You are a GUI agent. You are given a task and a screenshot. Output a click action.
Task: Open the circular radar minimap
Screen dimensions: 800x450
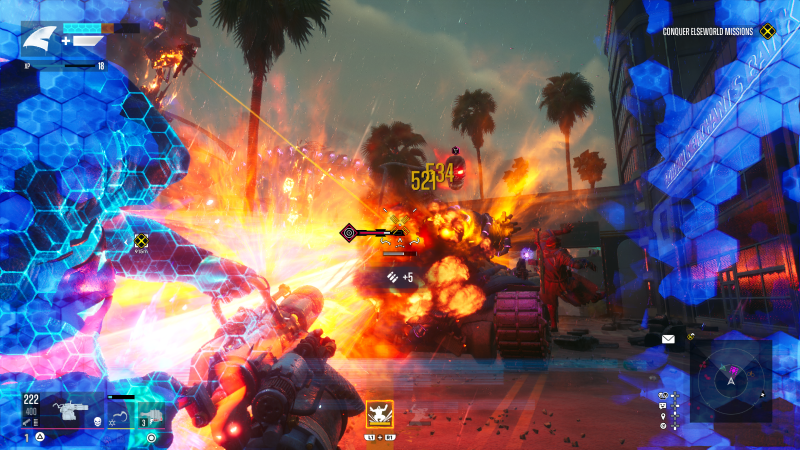click(x=731, y=379)
